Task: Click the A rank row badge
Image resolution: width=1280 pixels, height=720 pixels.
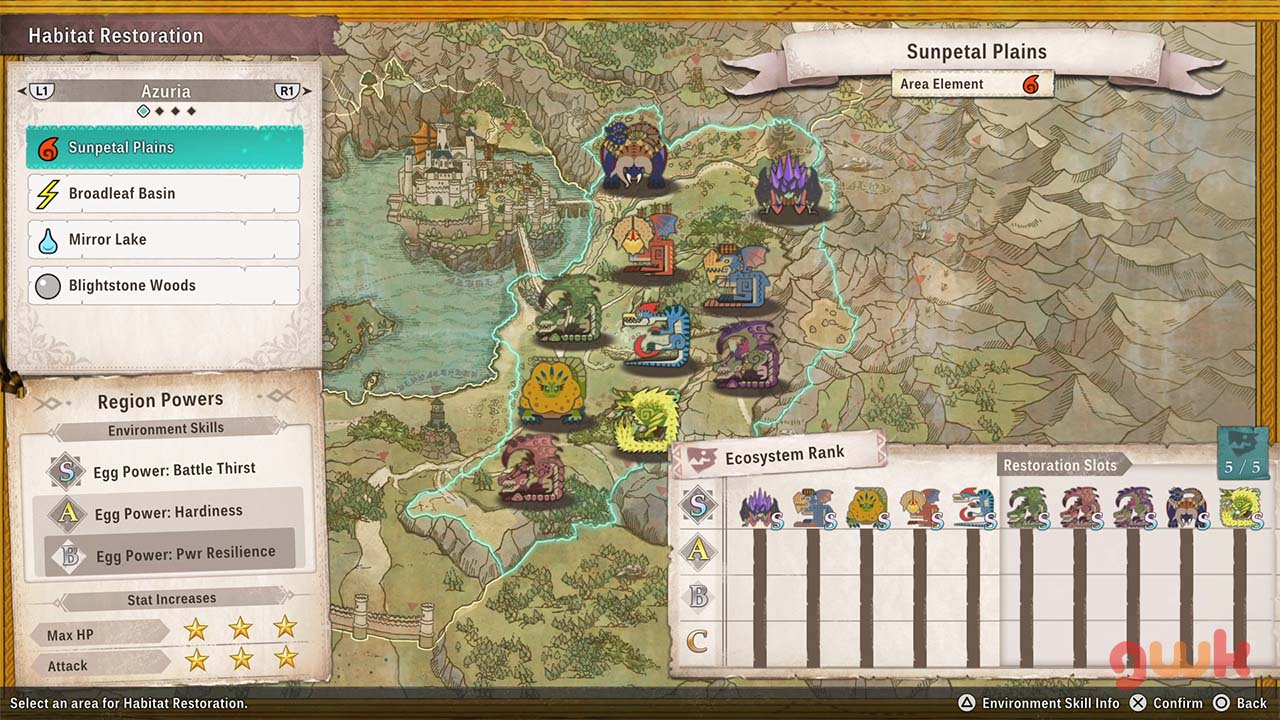Action: (698, 550)
